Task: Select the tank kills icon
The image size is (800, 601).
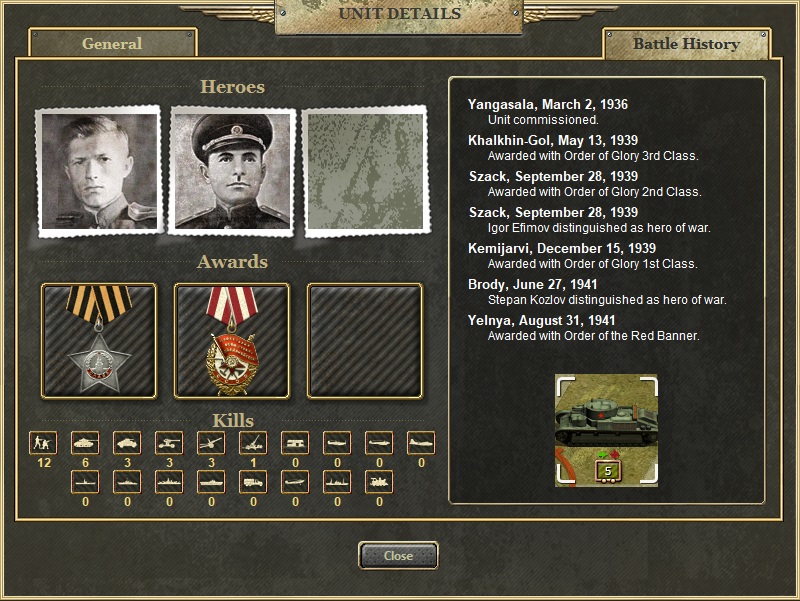Action: coord(85,443)
